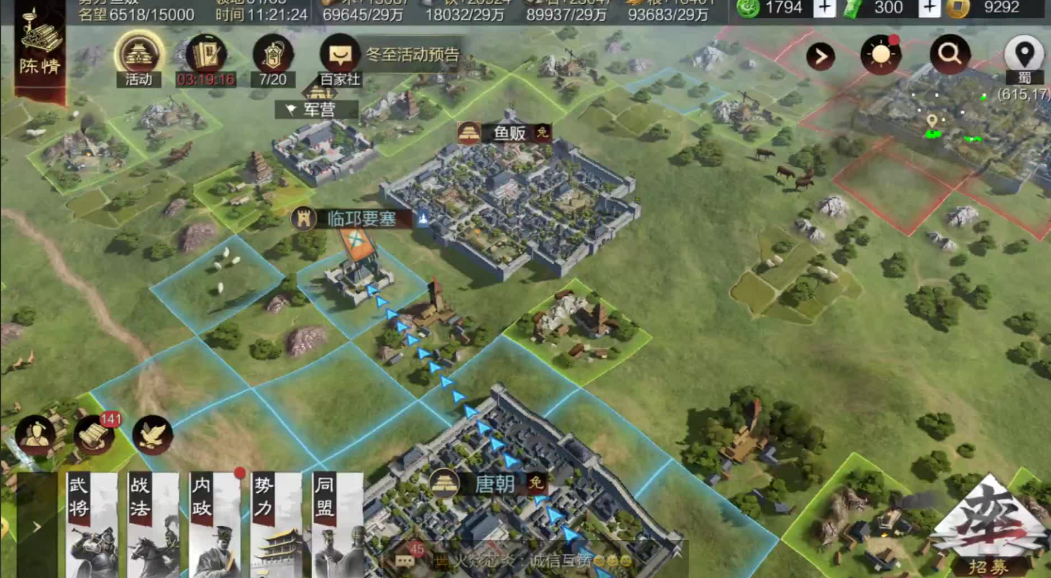Tap the card icon with countdown timer
The image size is (1051, 578).
pos(205,57)
